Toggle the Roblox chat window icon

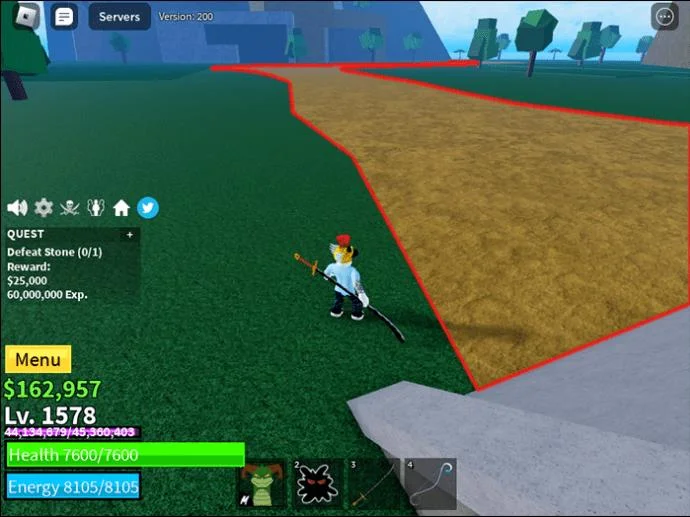[64, 17]
